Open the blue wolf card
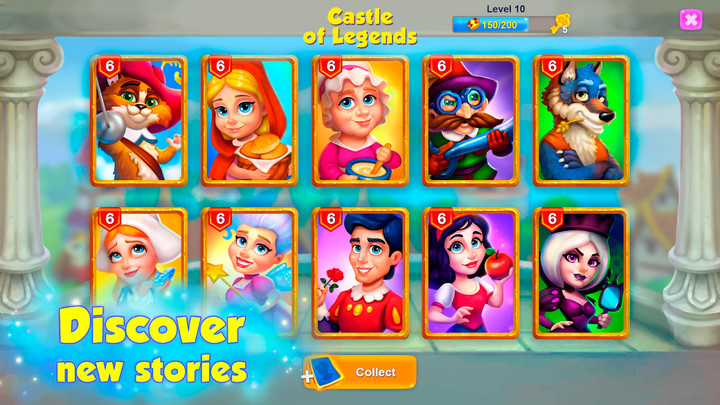The height and width of the screenshot is (405, 720). (581, 121)
